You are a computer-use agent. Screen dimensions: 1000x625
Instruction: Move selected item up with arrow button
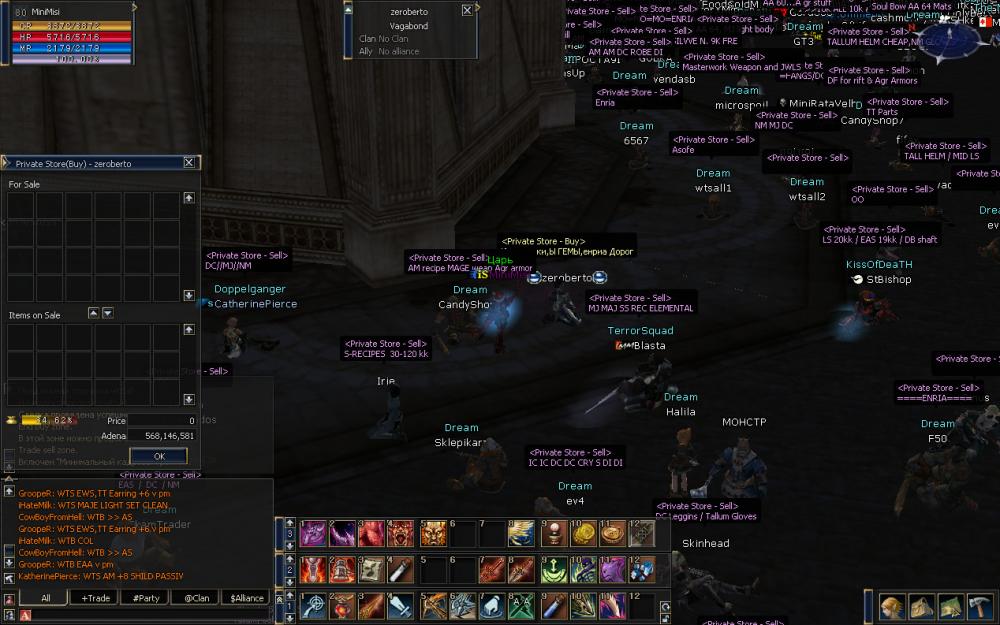(x=94, y=313)
